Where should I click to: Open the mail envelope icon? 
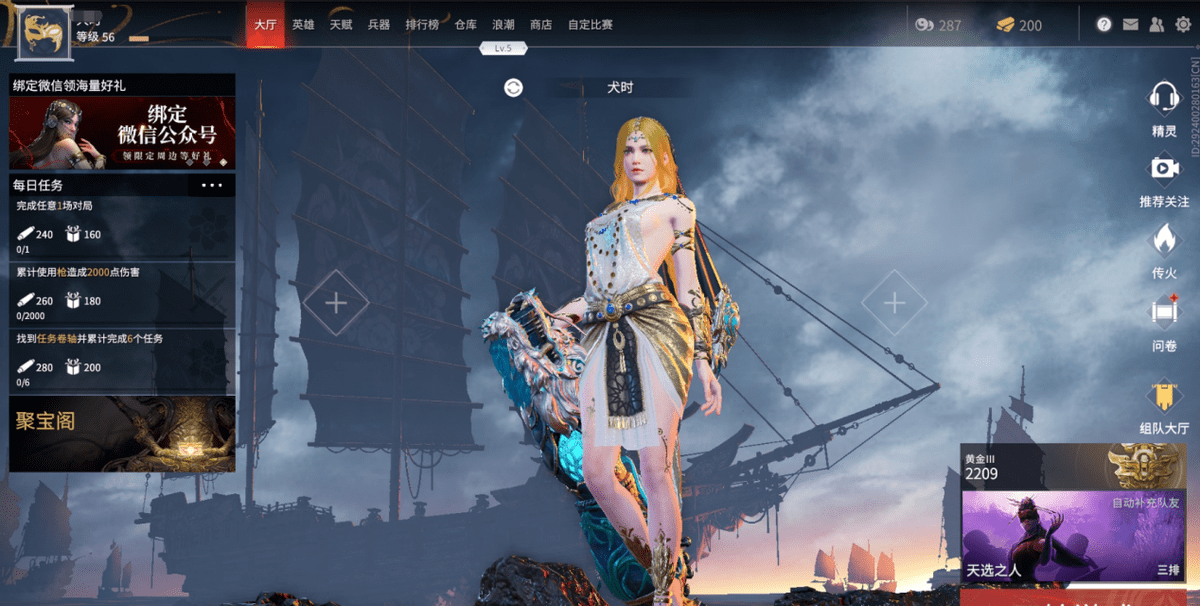point(1131,25)
